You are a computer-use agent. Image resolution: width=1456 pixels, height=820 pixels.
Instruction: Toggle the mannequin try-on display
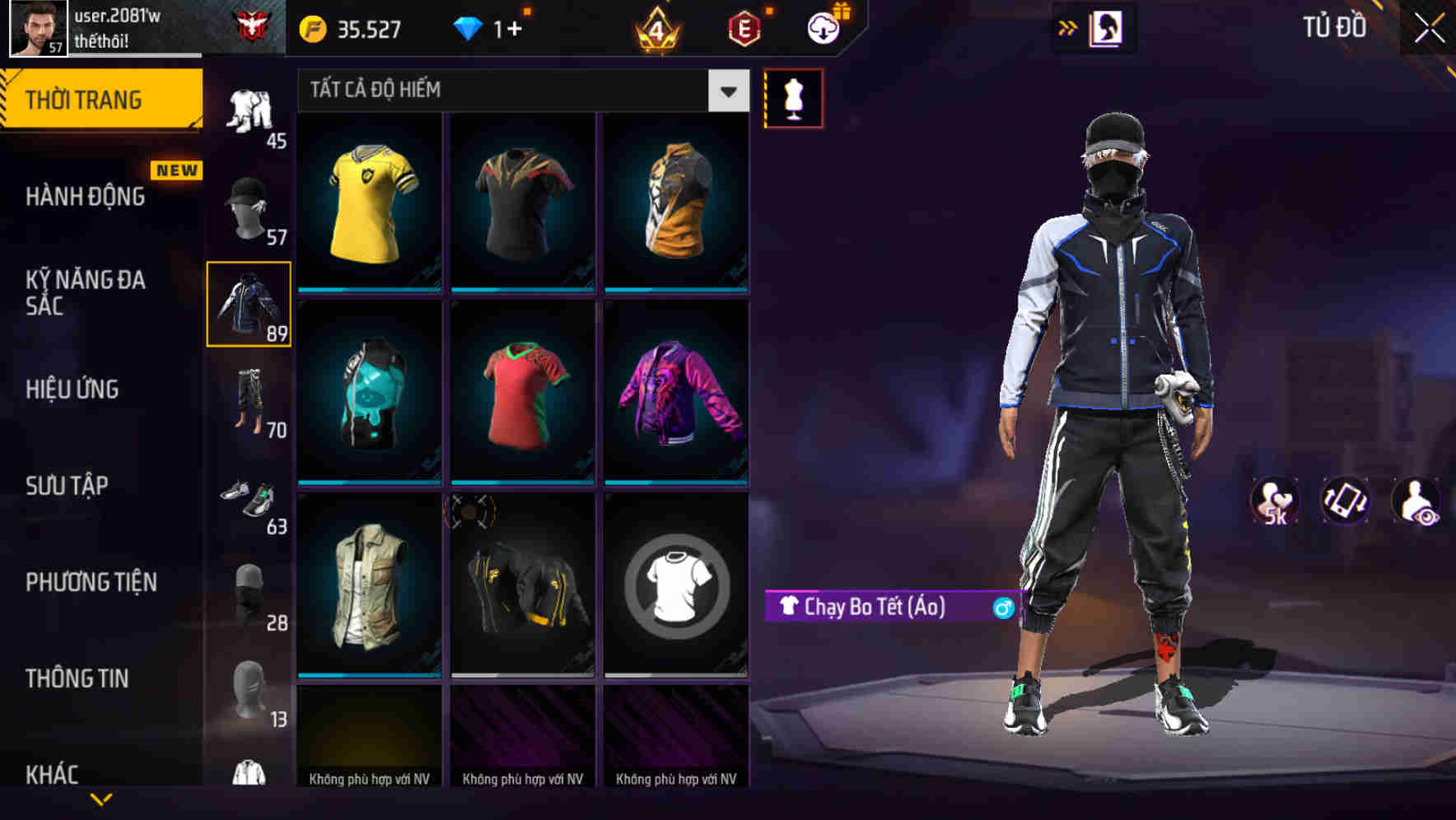[x=793, y=97]
